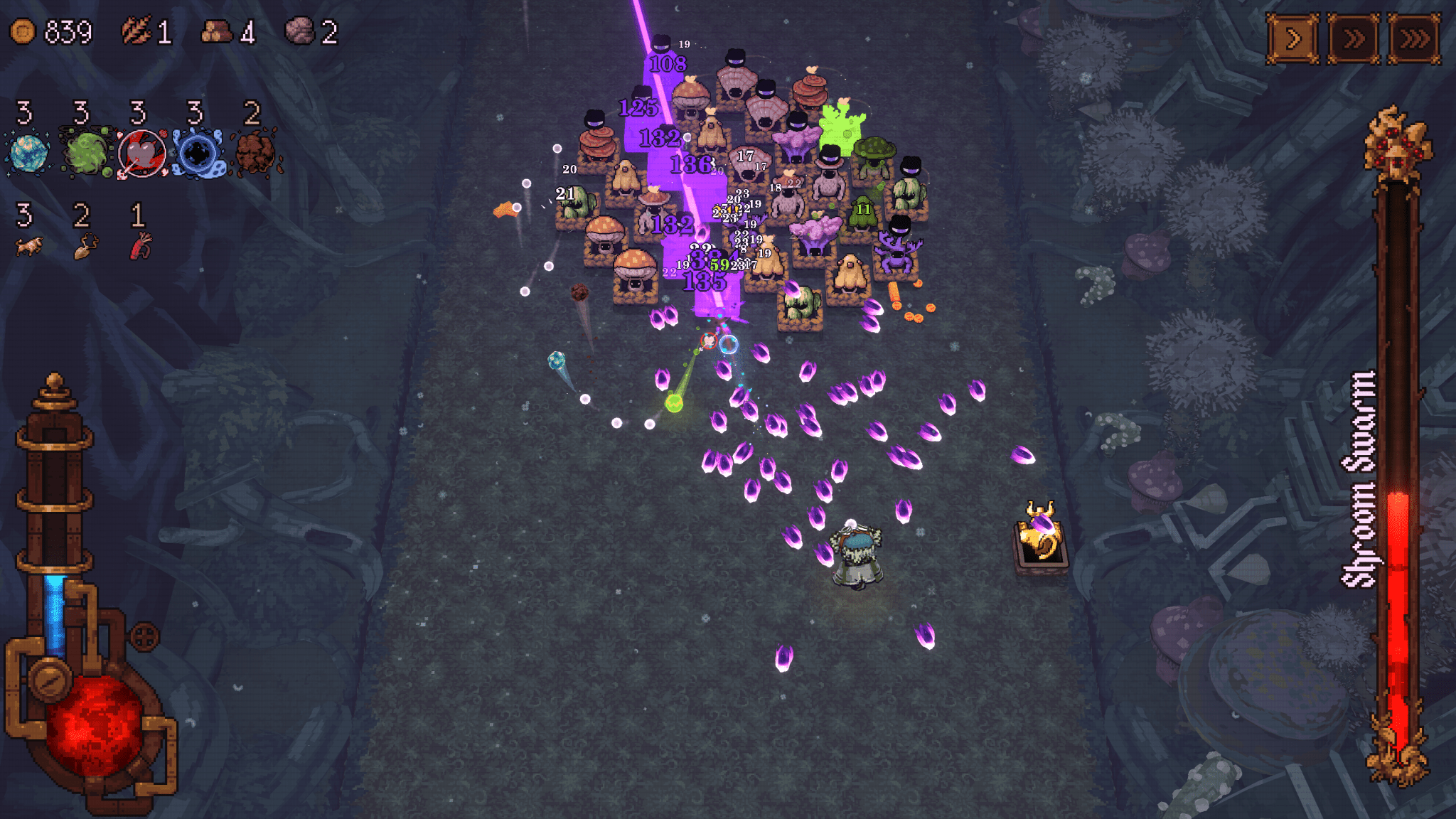
Task: Switch to double-arrow fast speed
Action: pos(1353,38)
